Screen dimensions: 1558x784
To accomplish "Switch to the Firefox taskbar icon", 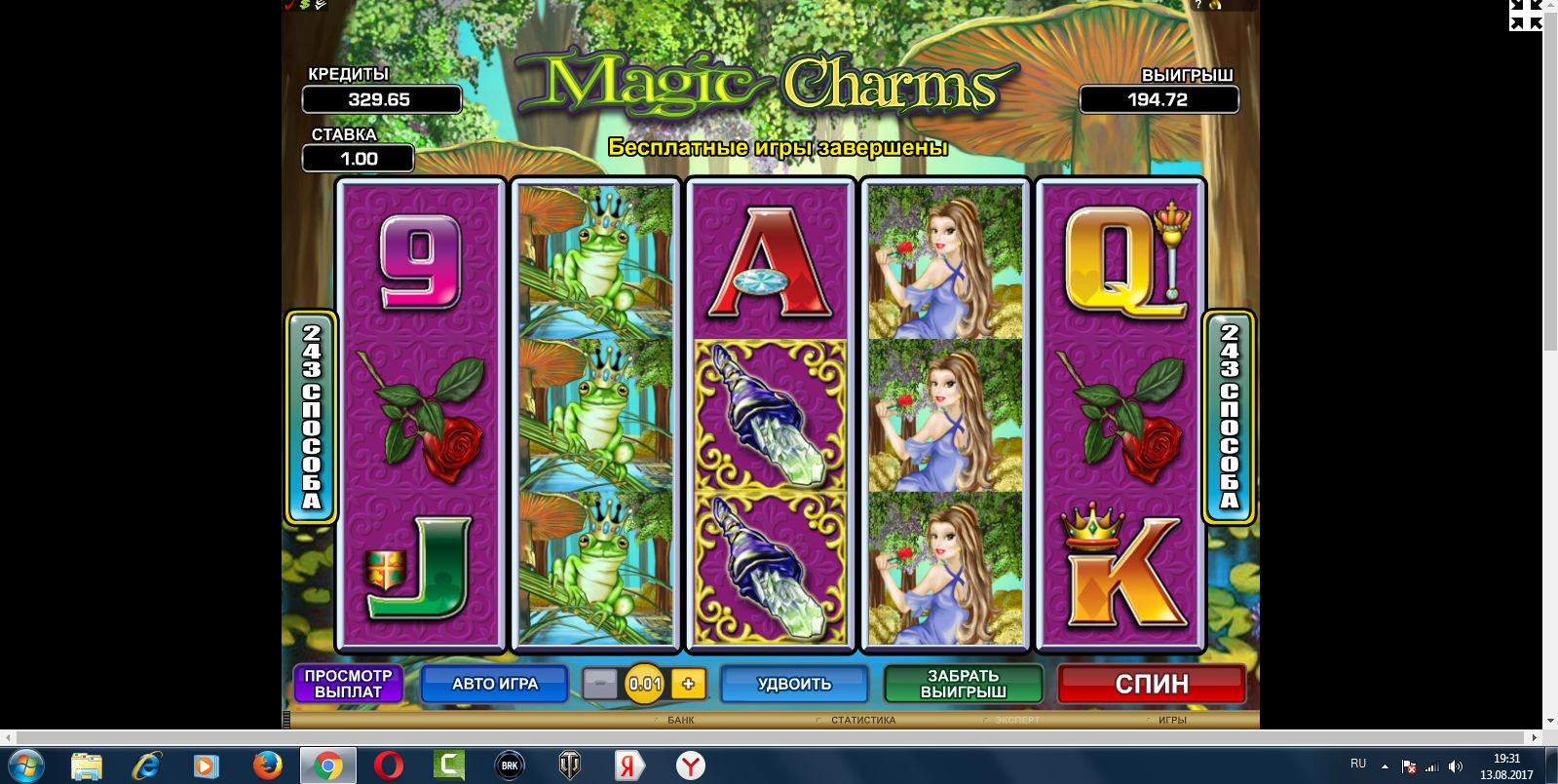I will coord(267,765).
